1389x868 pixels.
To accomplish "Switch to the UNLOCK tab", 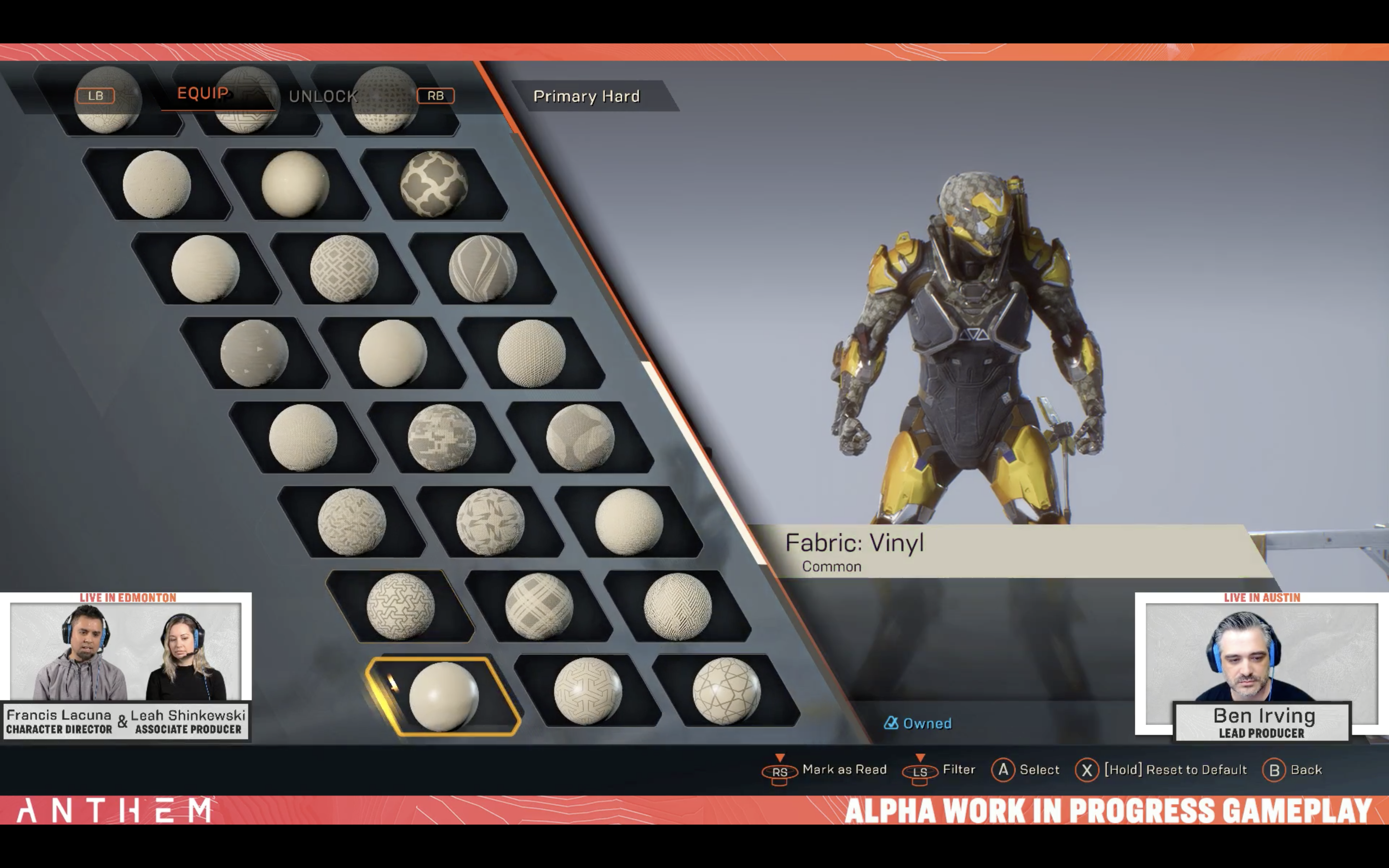I will click(x=323, y=96).
